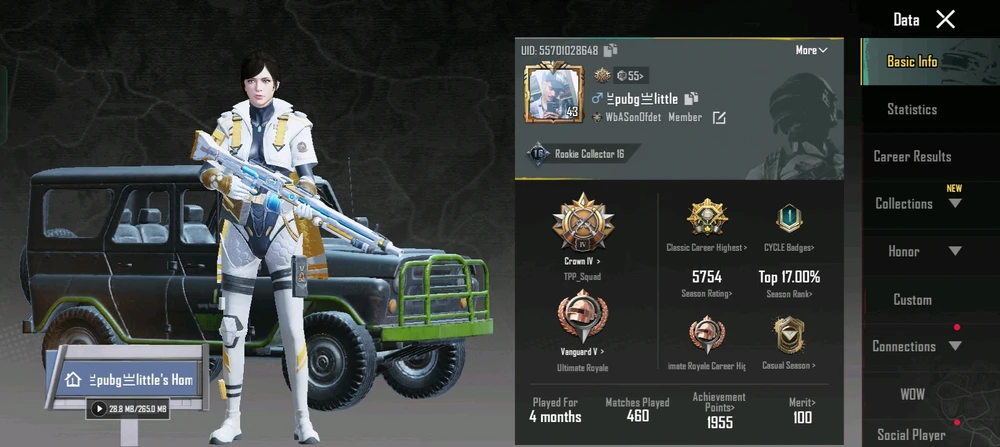Image resolution: width=1000 pixels, height=447 pixels.
Task: Switch to the Basic Info tab
Action: tap(912, 61)
